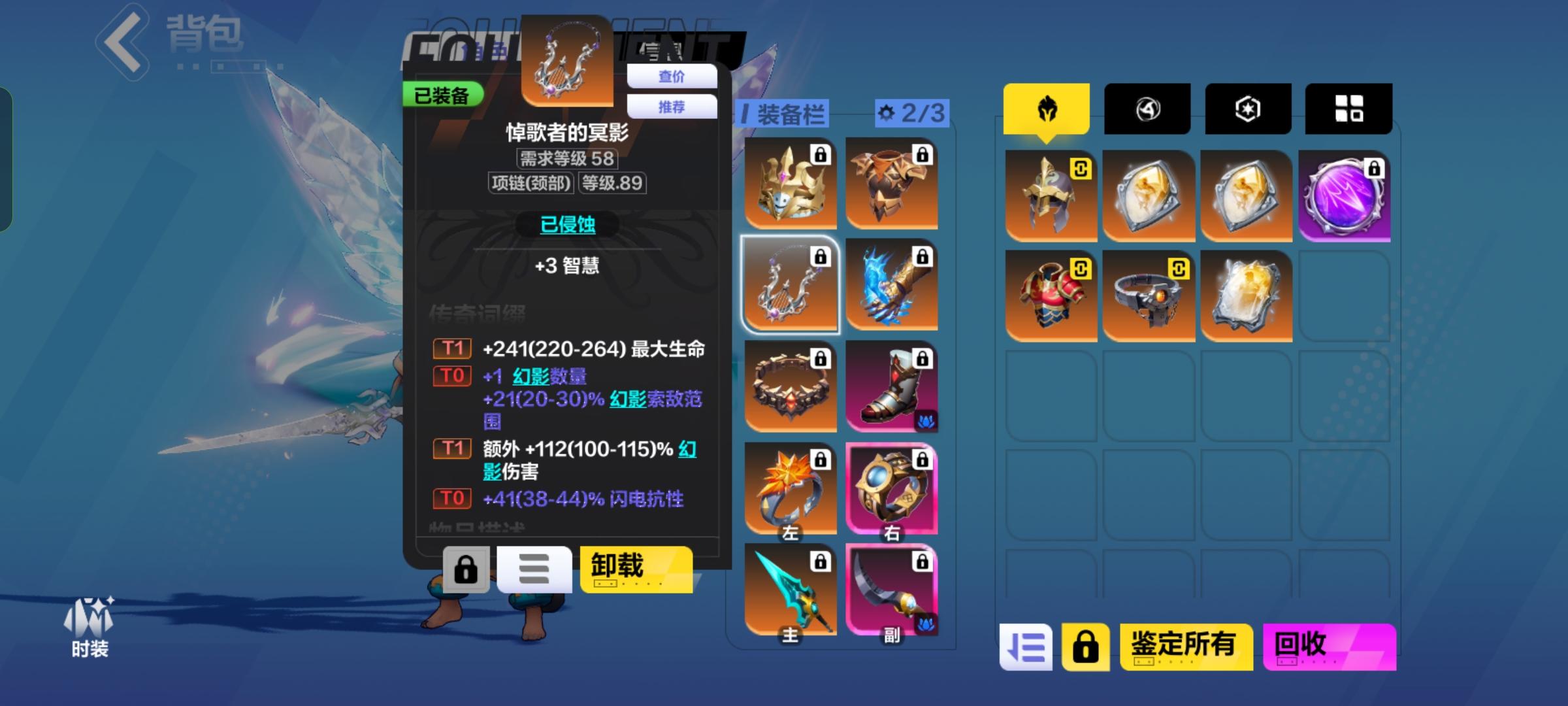Click the 查价 price check button
The height and width of the screenshot is (706, 1568).
click(x=672, y=76)
